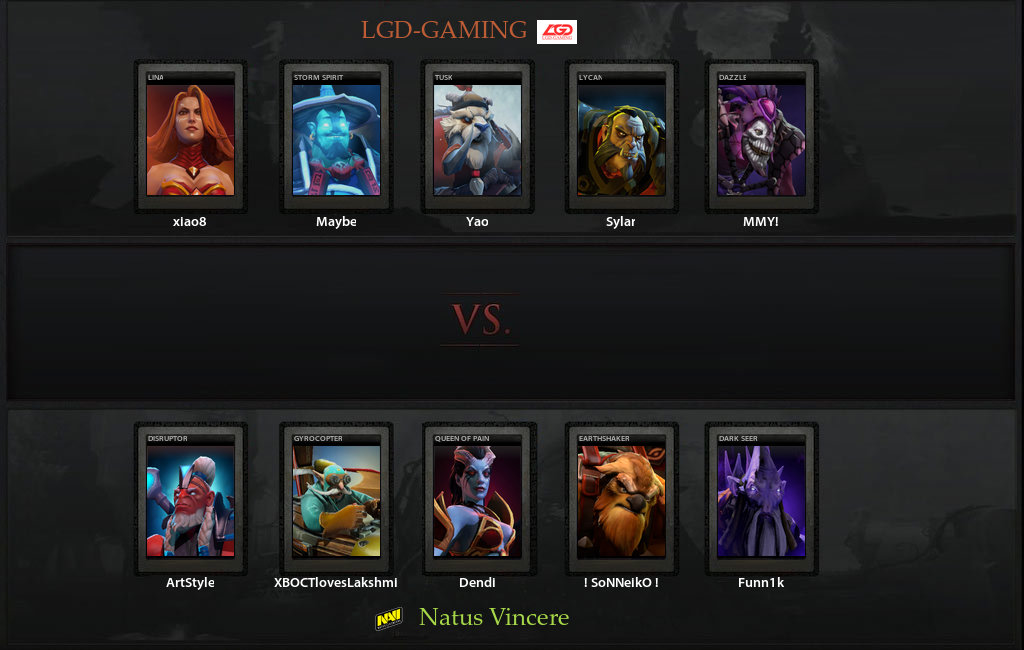Screen dimensions: 1024x650
Task: Select the Earthshaker hero card
Action: (x=621, y=499)
